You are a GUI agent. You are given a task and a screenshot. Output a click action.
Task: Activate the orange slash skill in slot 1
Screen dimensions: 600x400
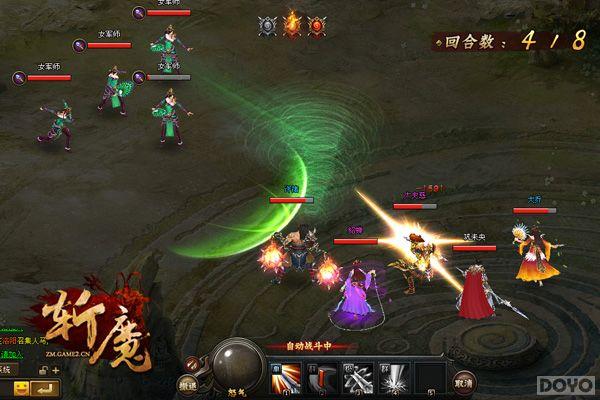[283, 376]
